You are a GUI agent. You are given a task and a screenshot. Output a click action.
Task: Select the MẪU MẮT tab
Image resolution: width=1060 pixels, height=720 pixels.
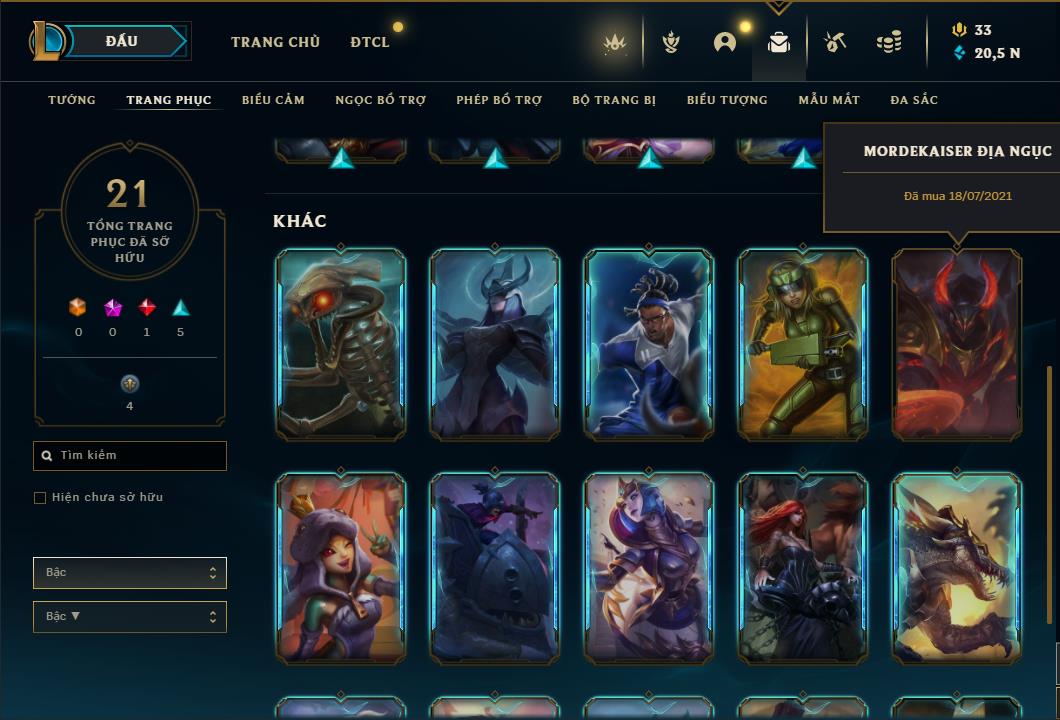(829, 100)
